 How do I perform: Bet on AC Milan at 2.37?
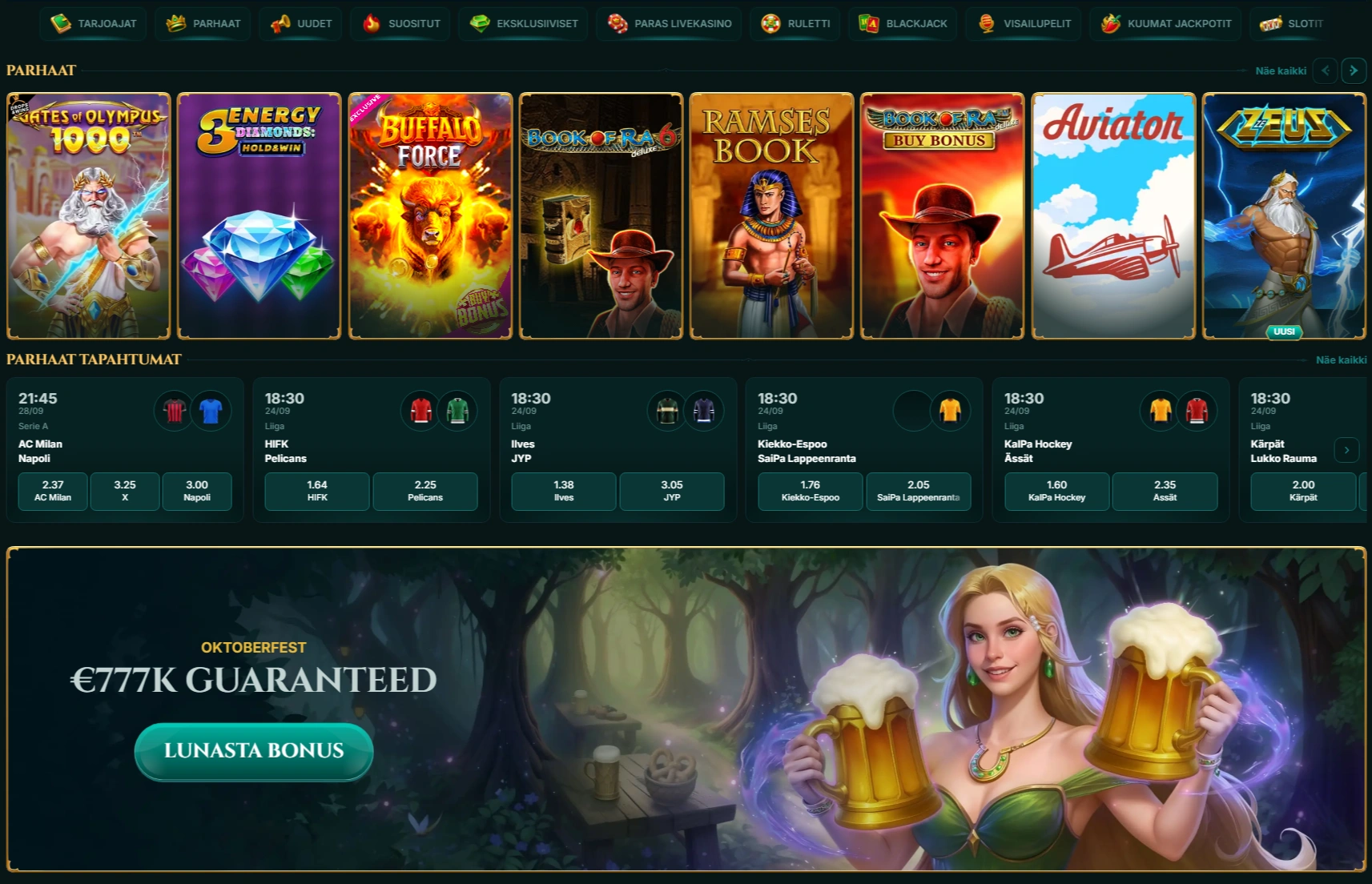tap(53, 491)
